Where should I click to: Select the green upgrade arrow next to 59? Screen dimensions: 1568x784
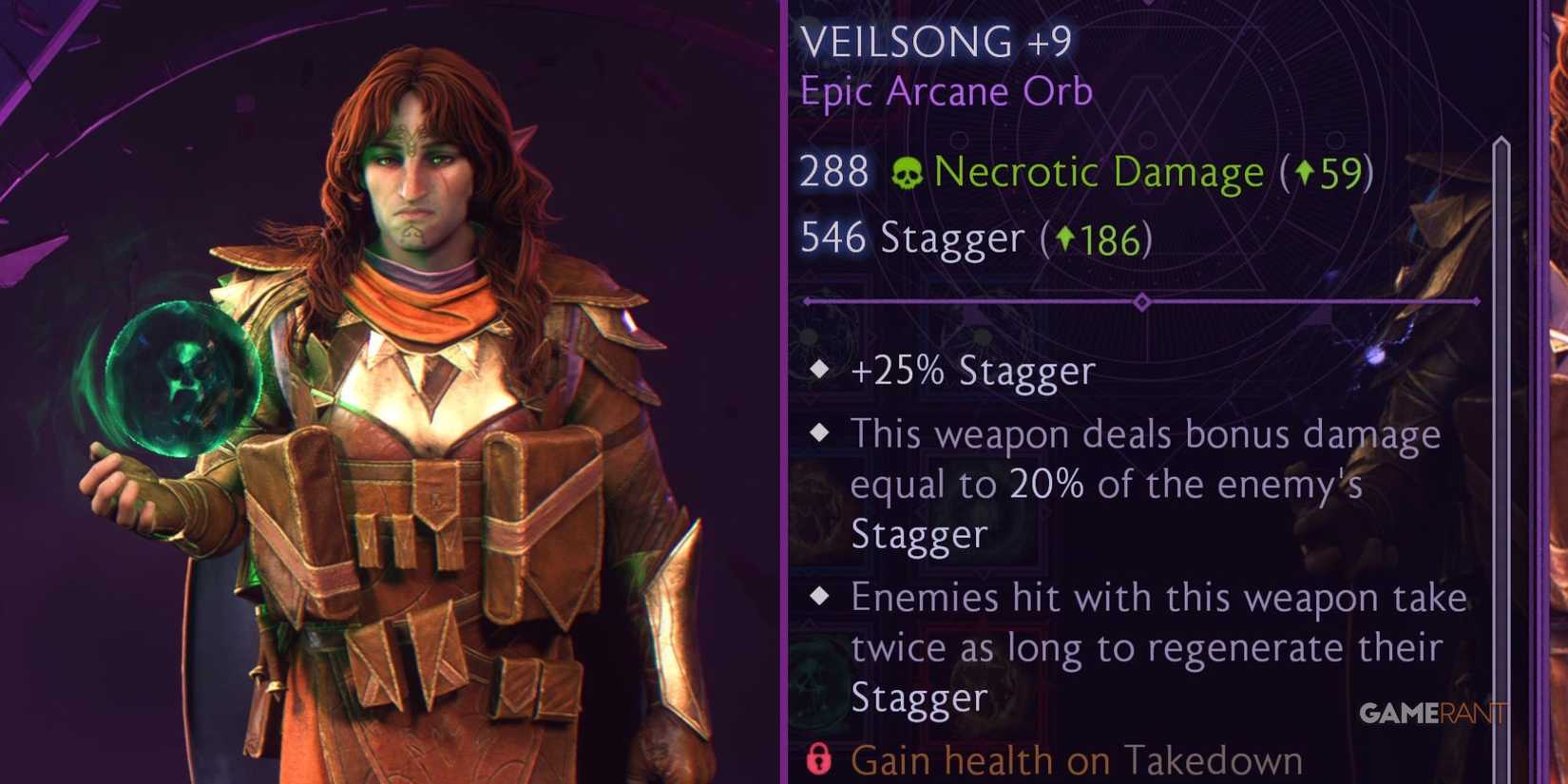click(1305, 172)
